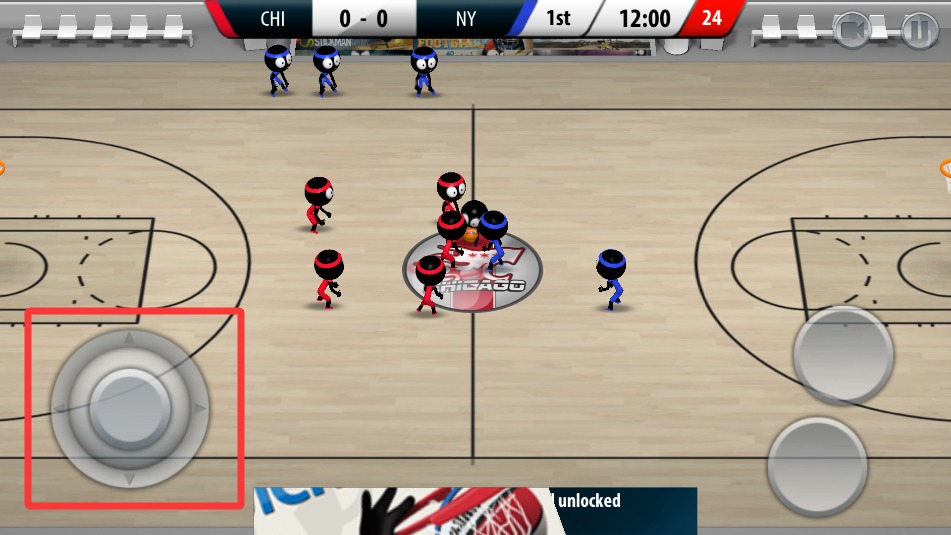
Task: Tap the virtual joystick's center knob
Action: pos(130,407)
